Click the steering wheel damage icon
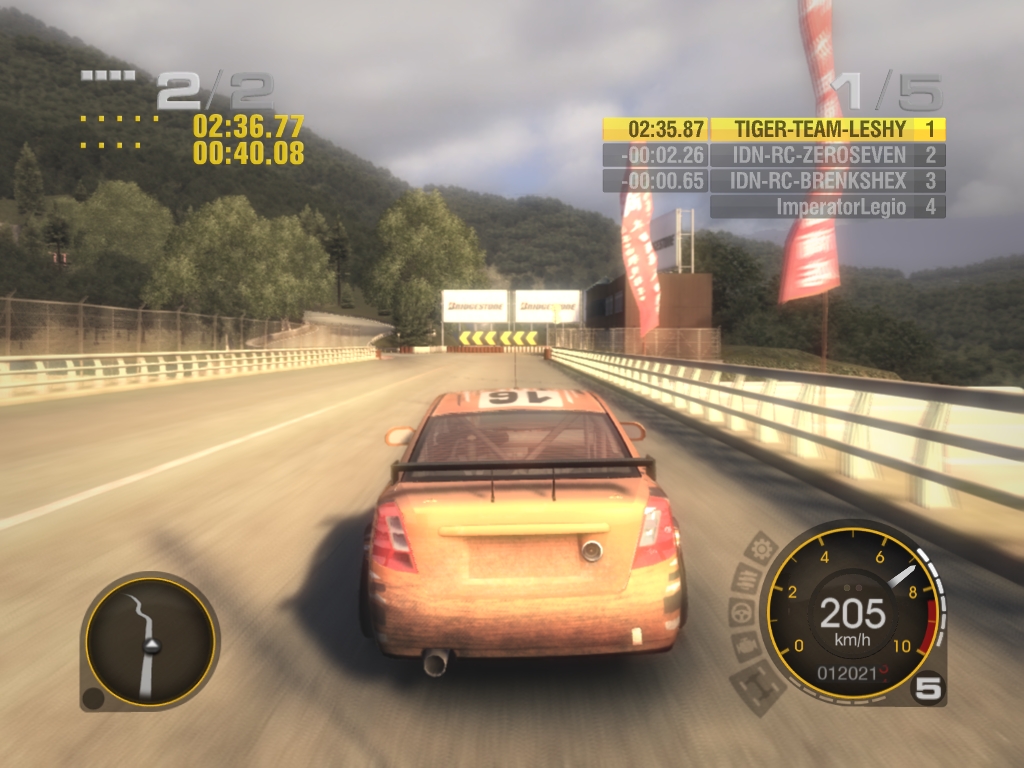 740,612
